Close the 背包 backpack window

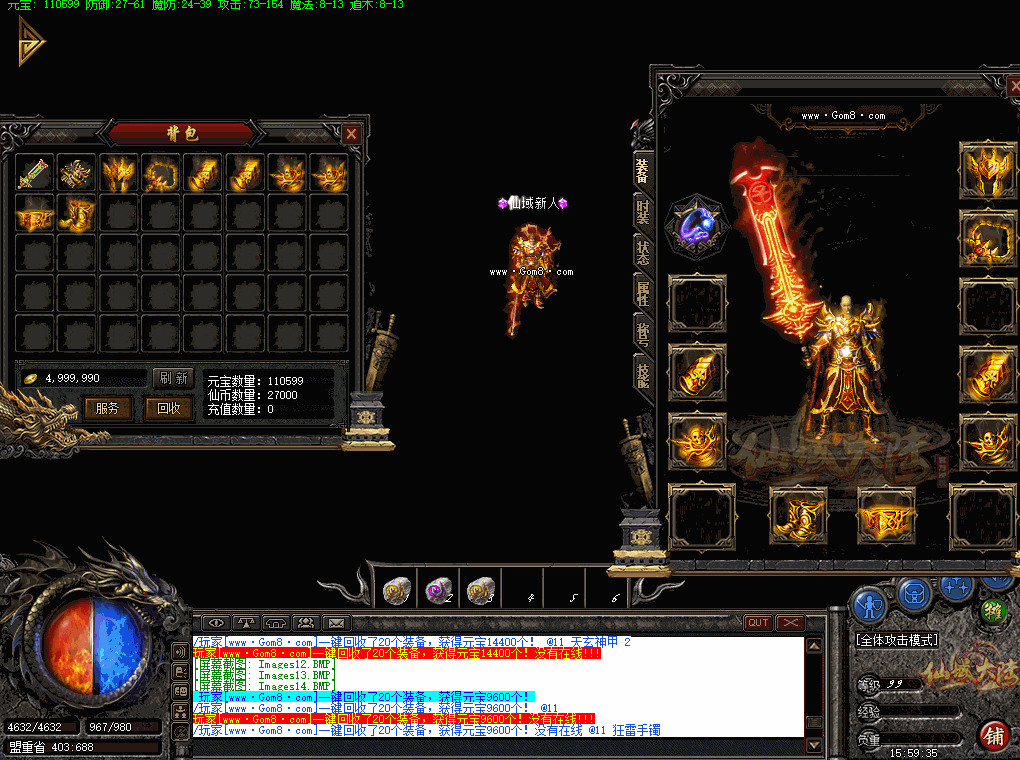(x=351, y=133)
